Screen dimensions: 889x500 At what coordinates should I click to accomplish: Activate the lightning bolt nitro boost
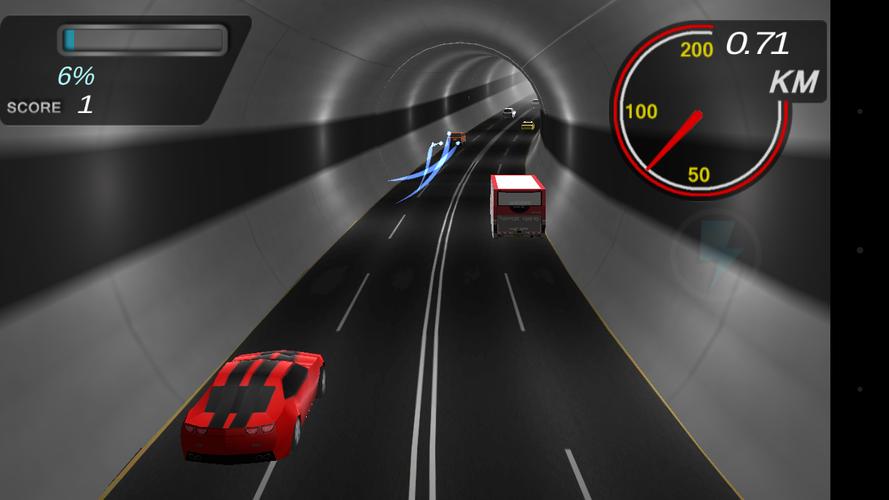716,251
